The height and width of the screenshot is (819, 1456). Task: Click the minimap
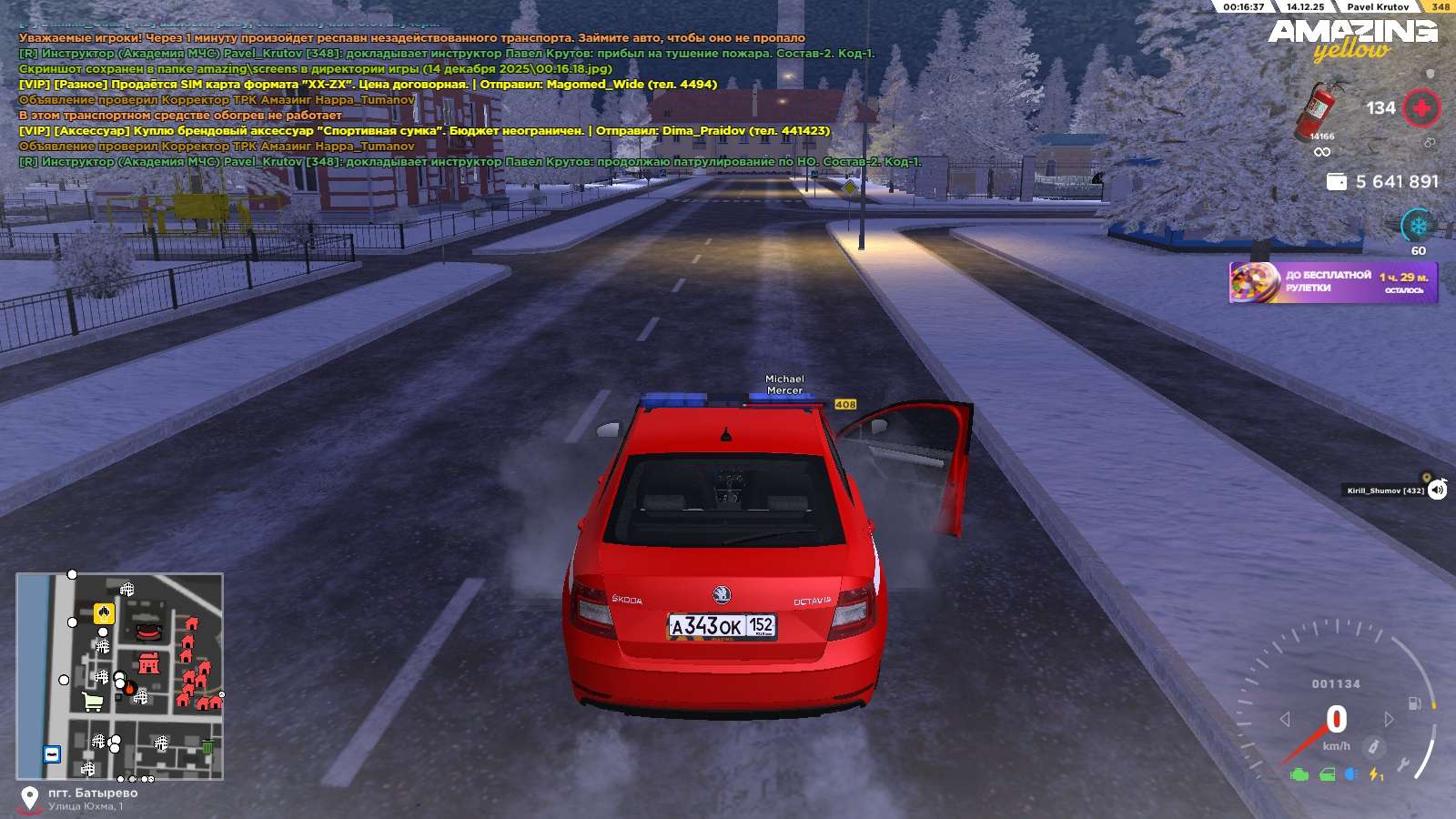[x=119, y=676]
